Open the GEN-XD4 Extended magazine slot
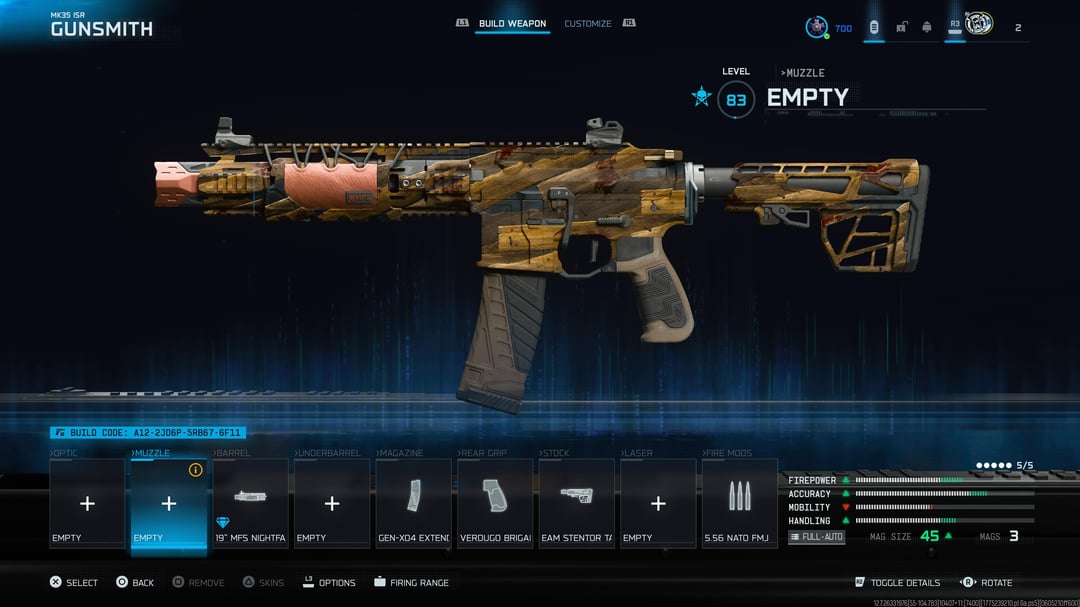1080x607 pixels. pos(414,503)
